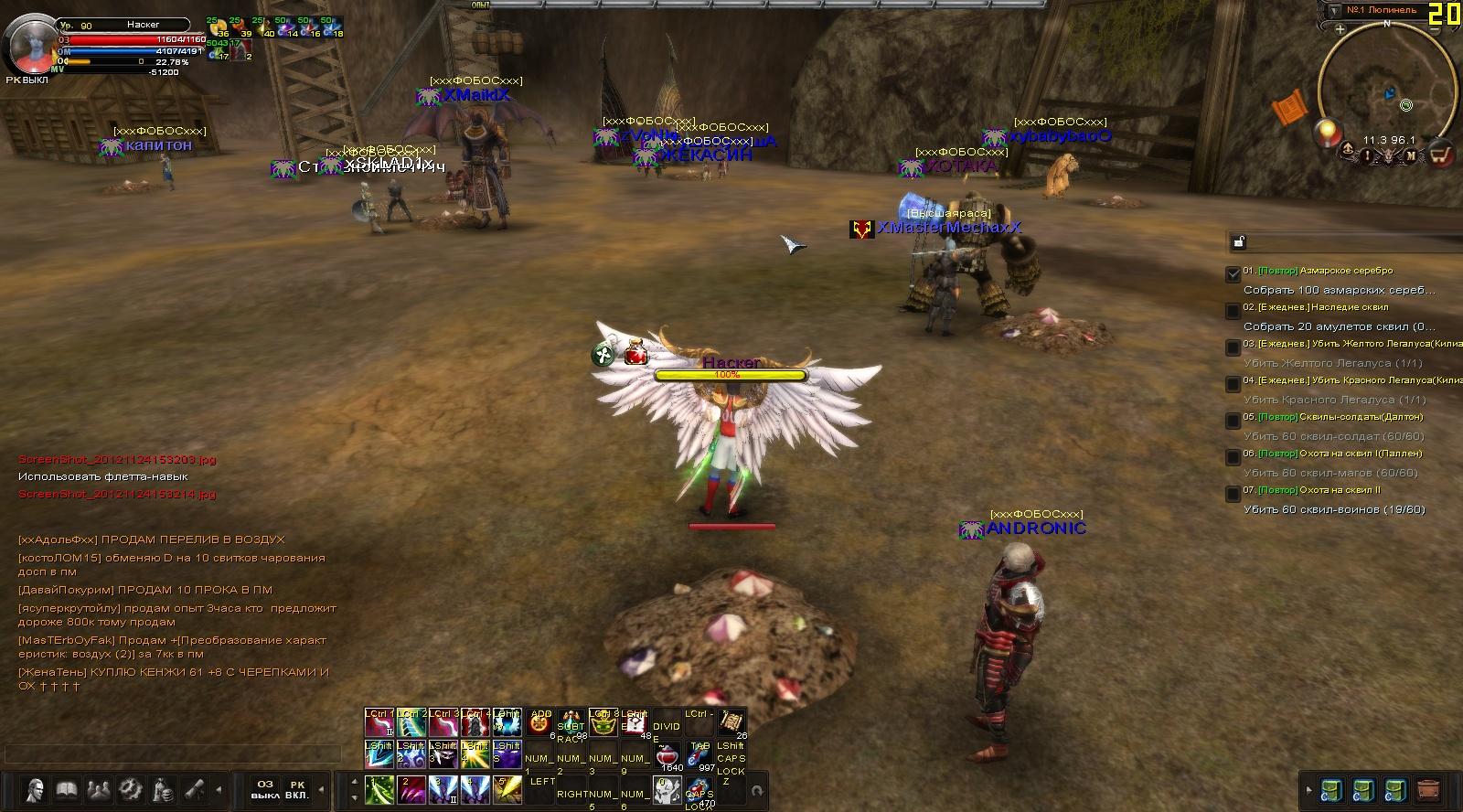Image resolution: width=1463 pixels, height=812 pixels.
Task: Use the red potion hotbar slot with 1640
Action: coord(669,757)
